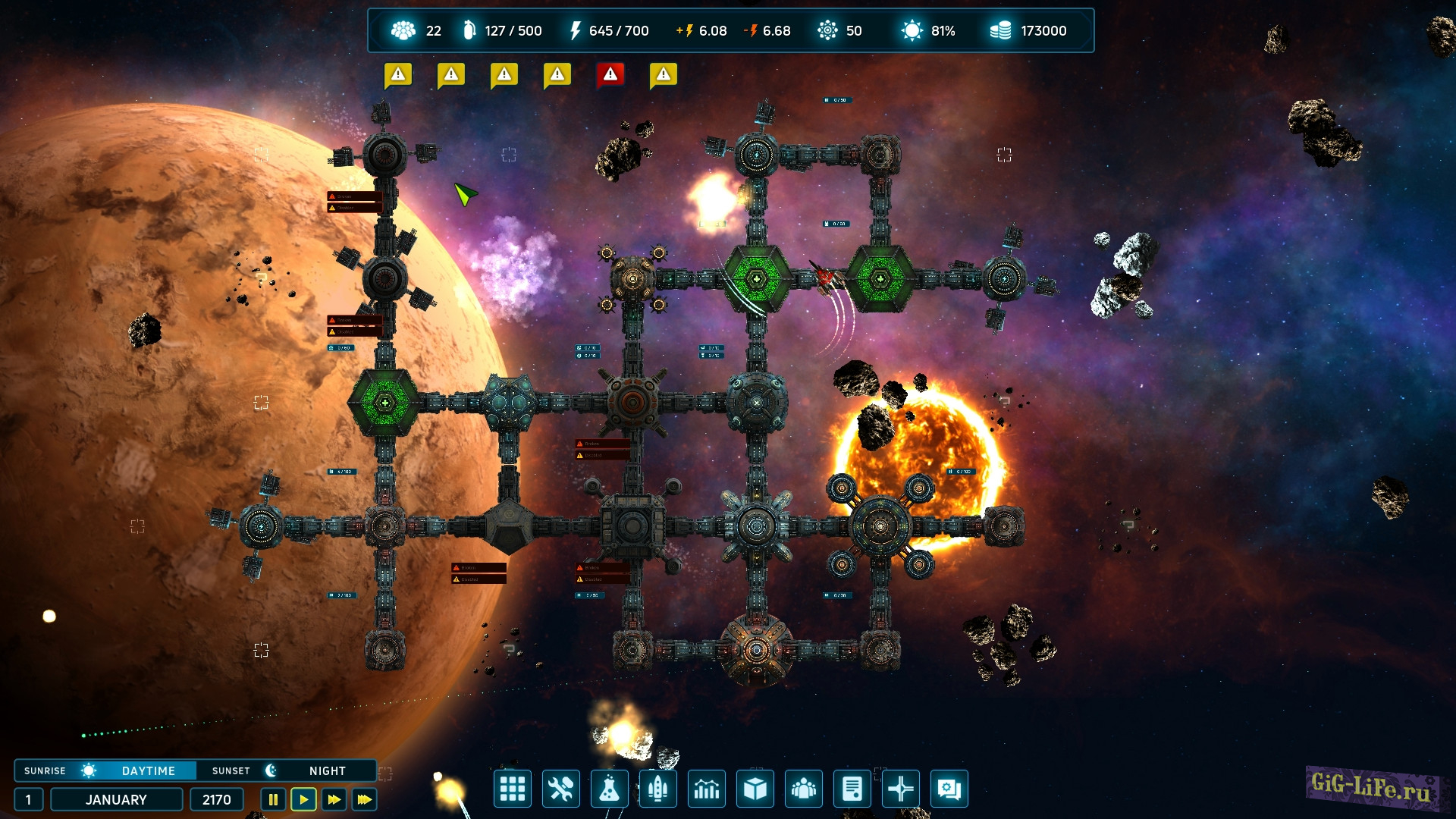Pause the game time
1456x819 pixels.
(273, 799)
